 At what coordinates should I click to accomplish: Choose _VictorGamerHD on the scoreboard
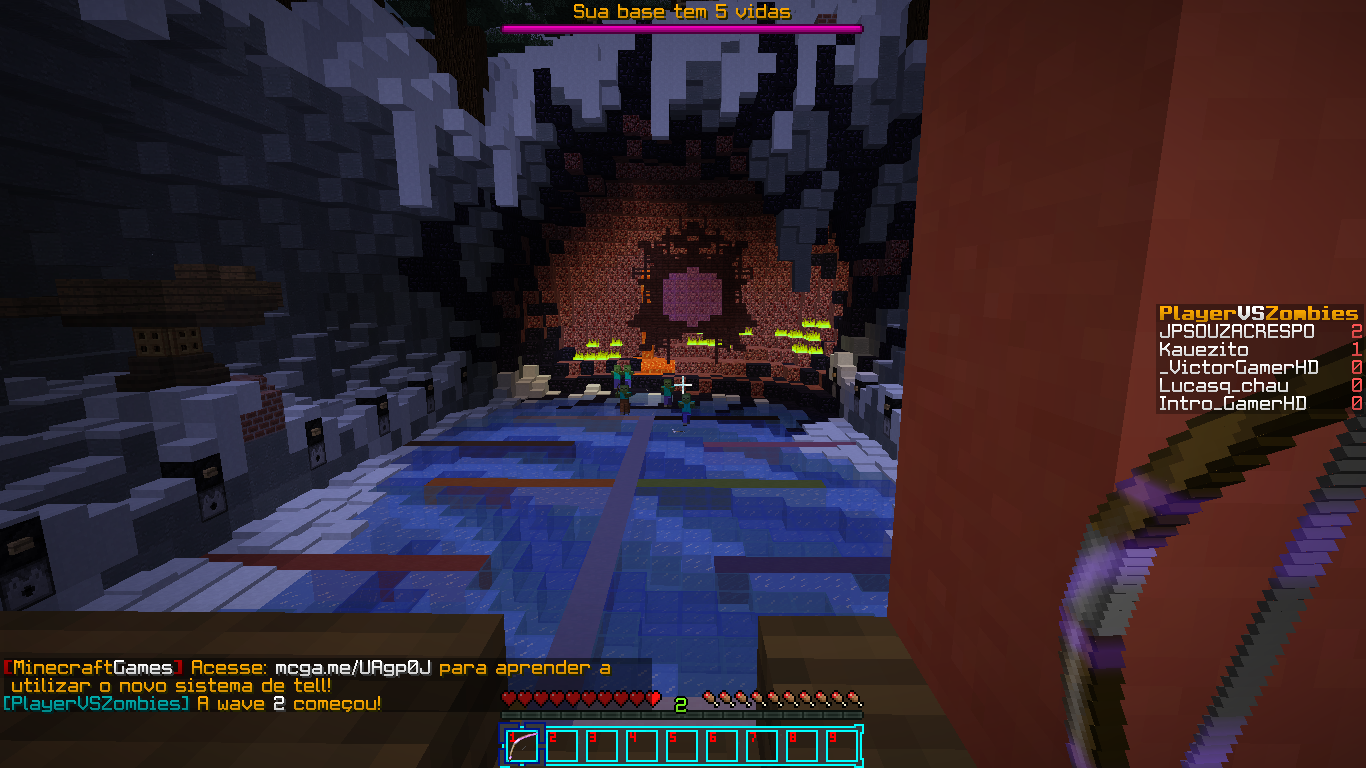tap(1238, 368)
